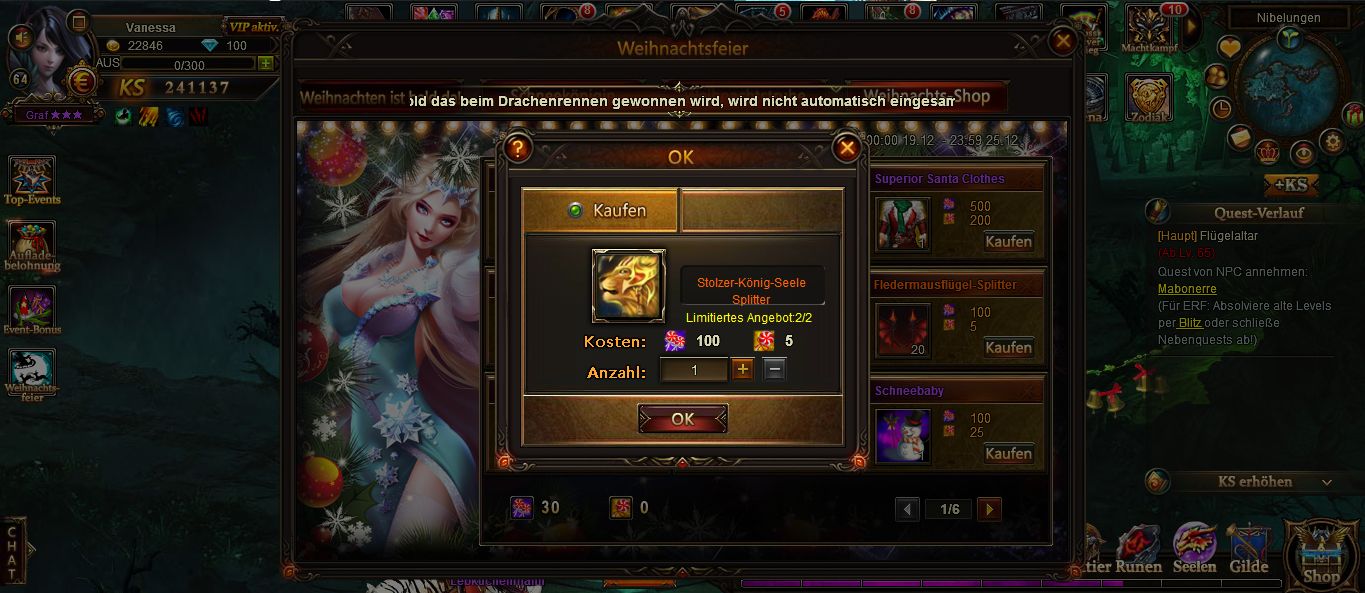Select the Kaufen tab
The width and height of the screenshot is (1365, 593).
600,210
